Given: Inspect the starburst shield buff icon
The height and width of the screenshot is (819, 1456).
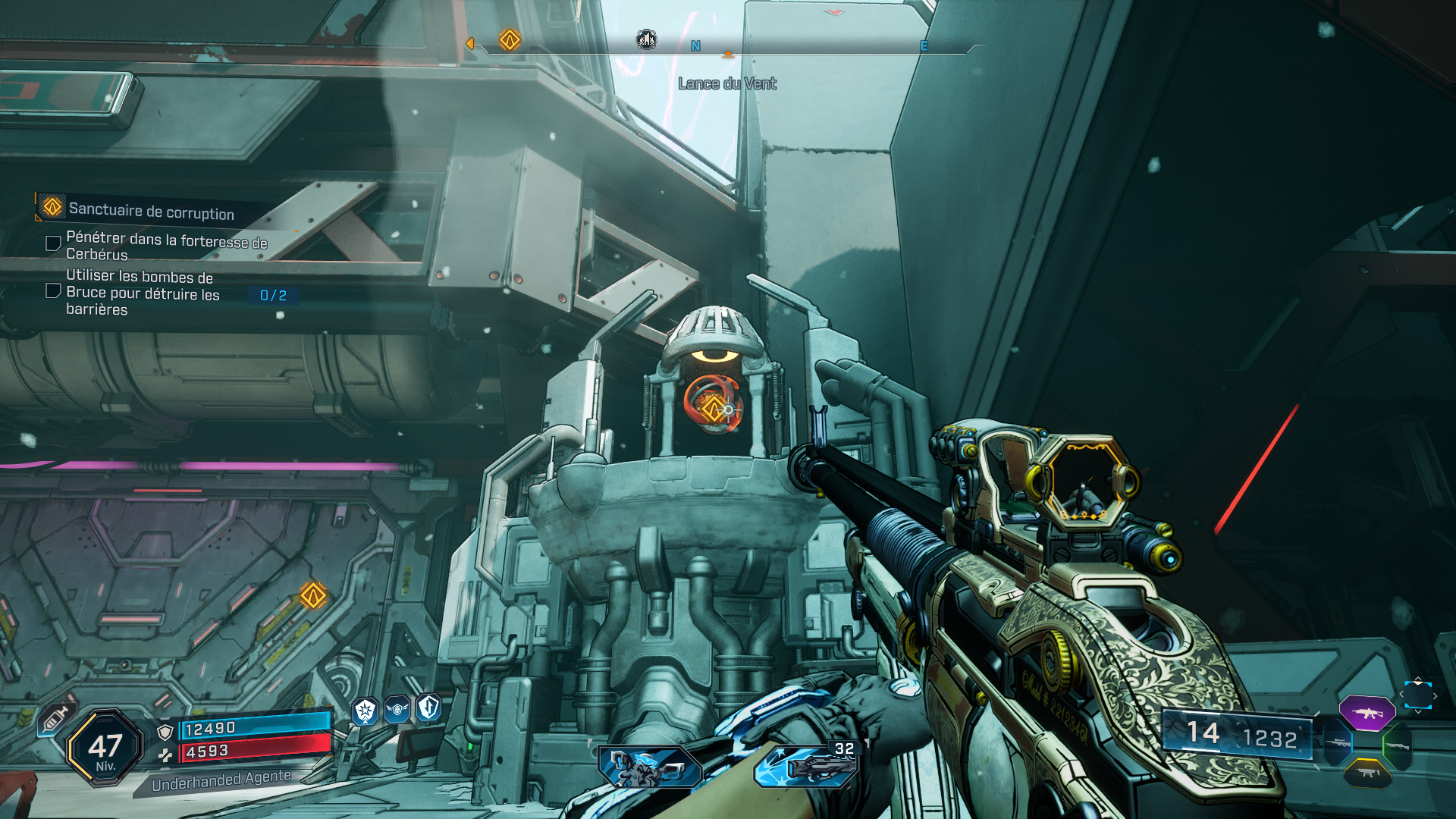Looking at the screenshot, I should click(x=366, y=711).
